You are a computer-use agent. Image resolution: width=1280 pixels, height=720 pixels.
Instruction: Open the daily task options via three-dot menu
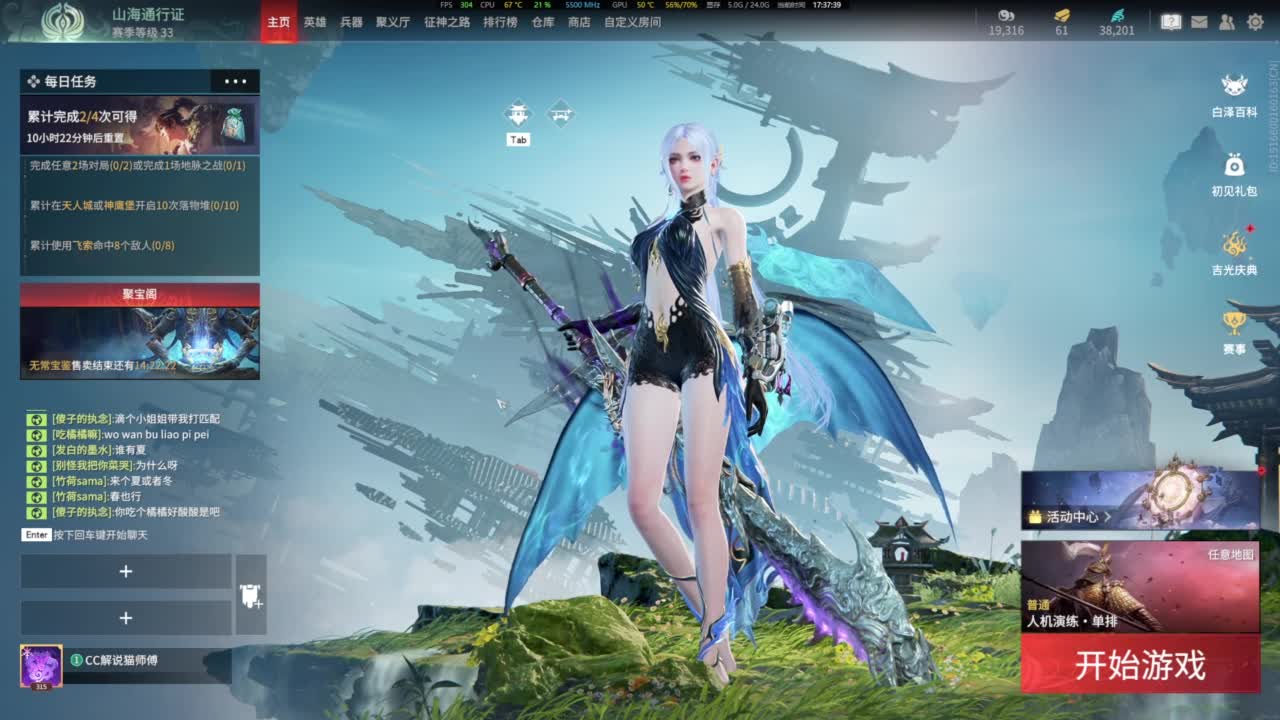coord(235,81)
